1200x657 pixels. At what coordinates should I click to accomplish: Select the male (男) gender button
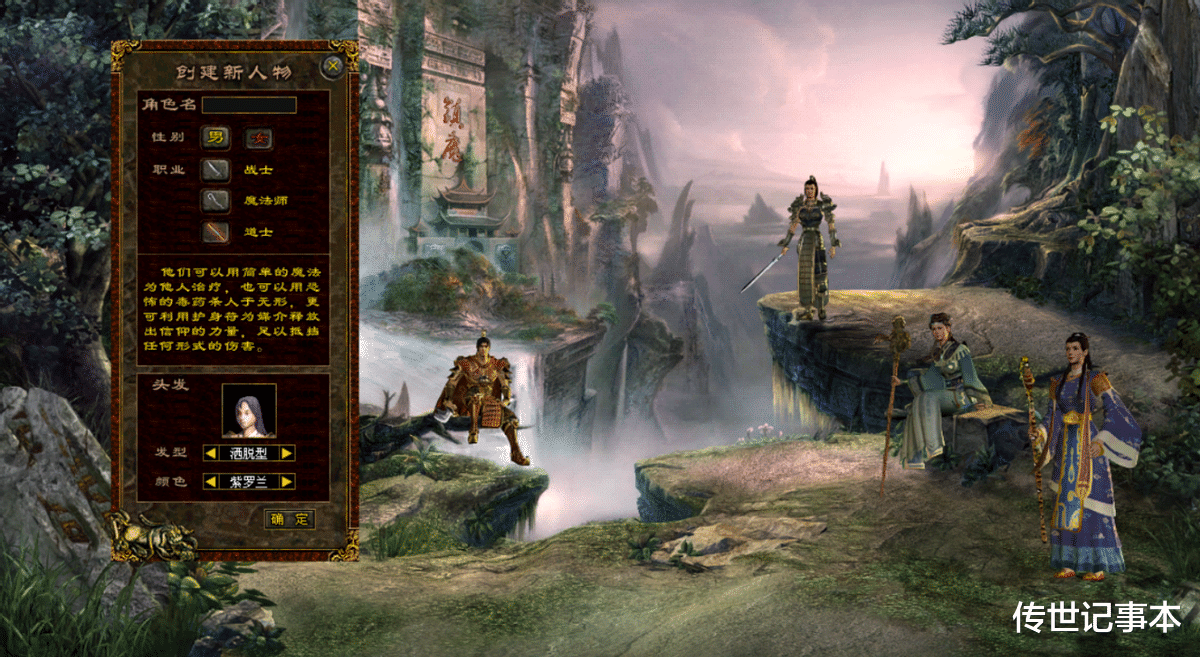click(215, 137)
